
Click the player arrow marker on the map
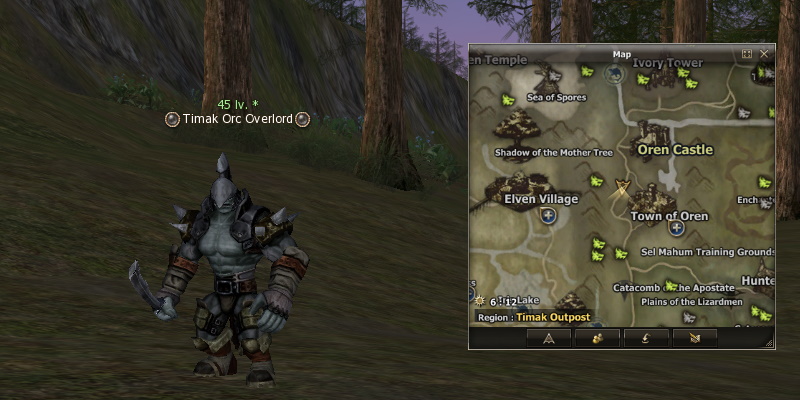[621, 186]
